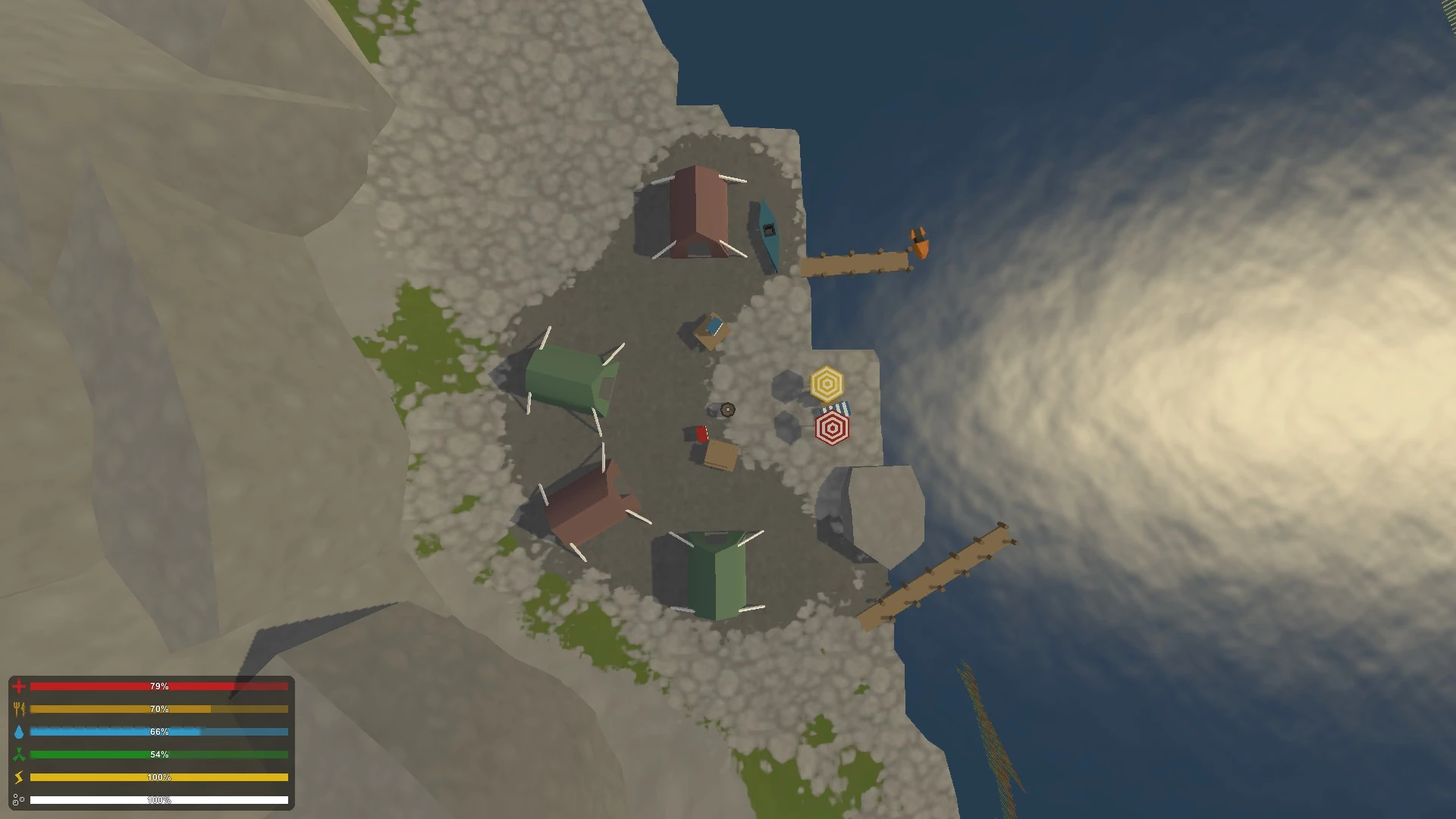1456x819 pixels.
Task: Click the blue water droplet icon
Action: coord(20,731)
